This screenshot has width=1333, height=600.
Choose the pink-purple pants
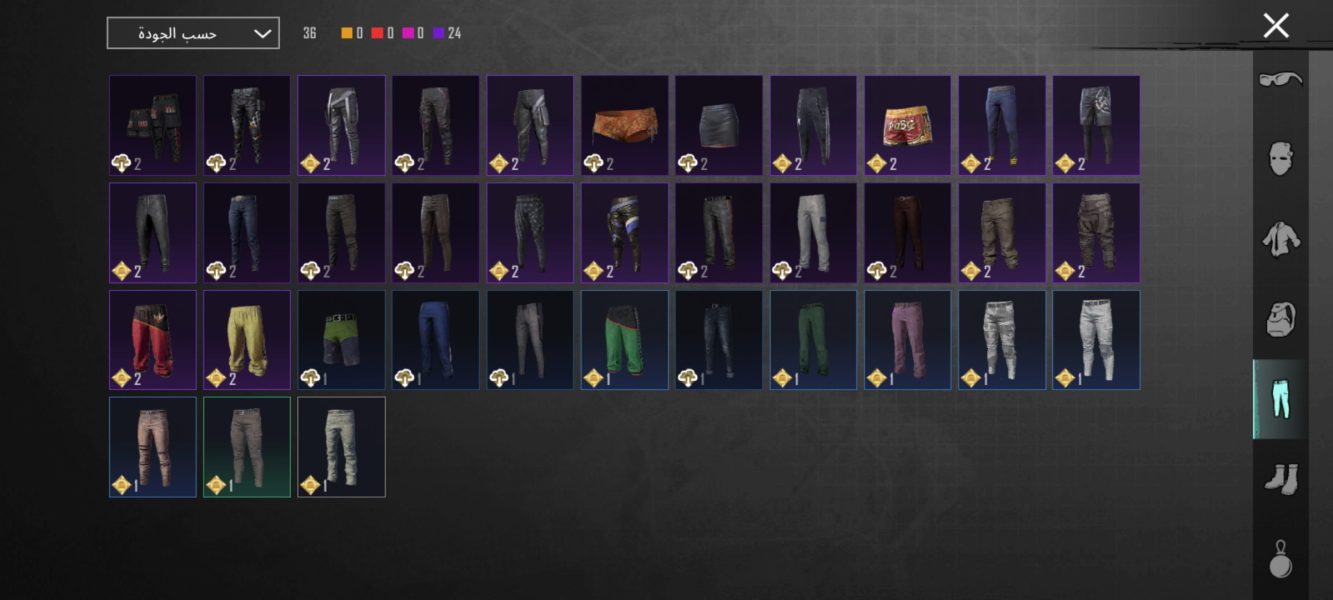[x=907, y=340]
